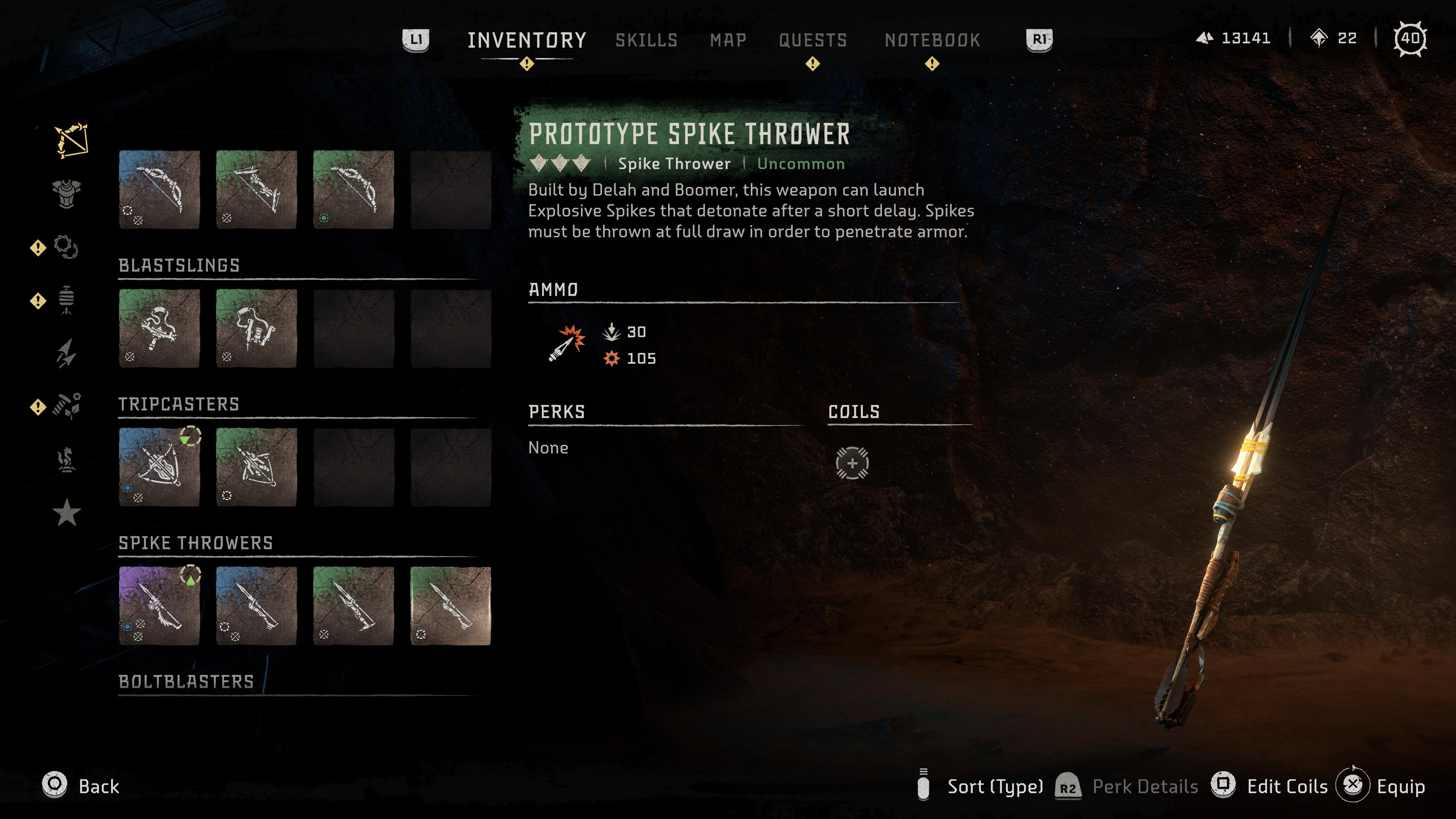The image size is (1456, 819).
Task: Open the Map tab
Action: [x=728, y=40]
